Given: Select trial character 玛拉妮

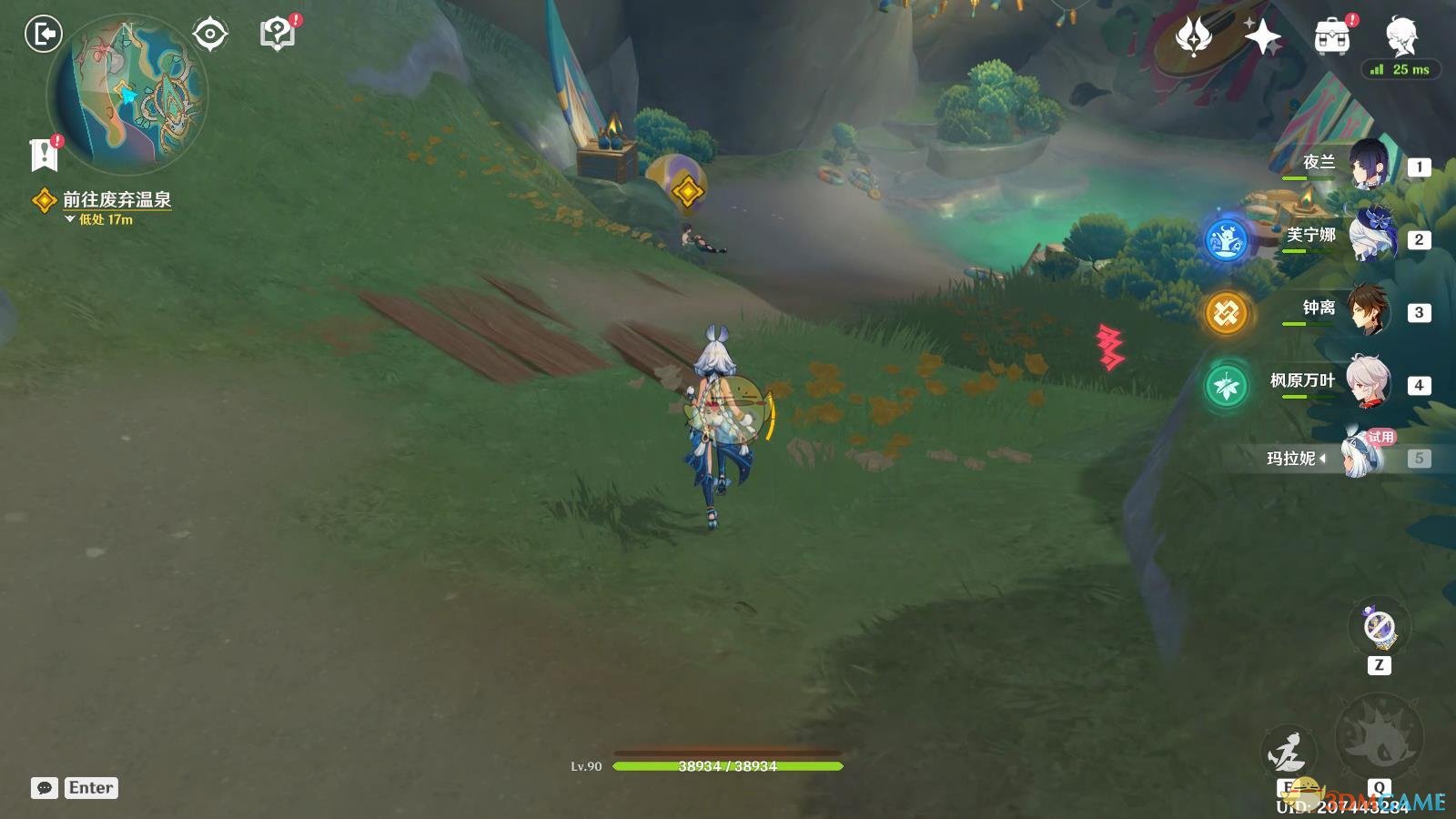Looking at the screenshot, I should click(x=1362, y=456).
